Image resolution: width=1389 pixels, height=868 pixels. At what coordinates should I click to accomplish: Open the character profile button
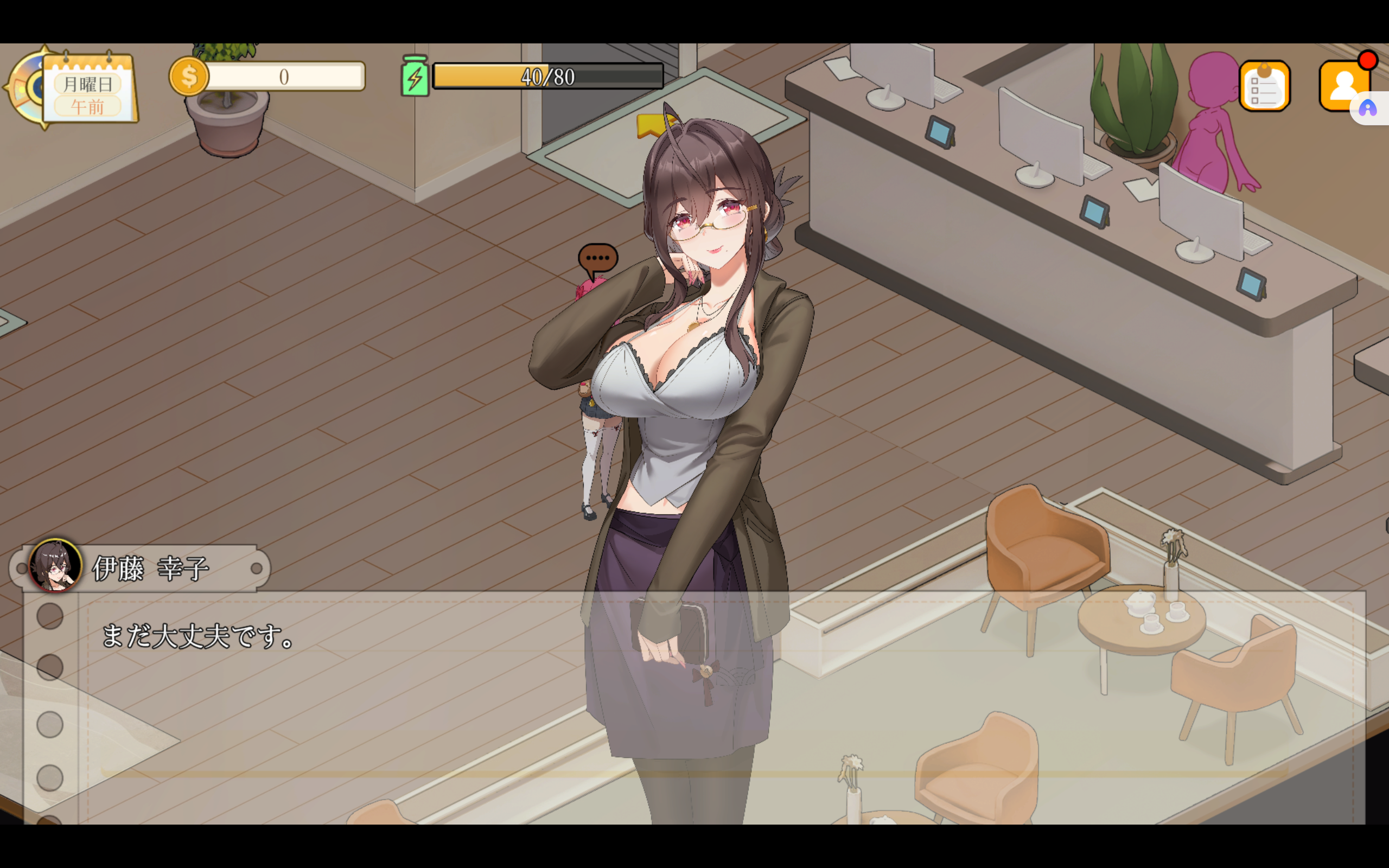[1343, 86]
